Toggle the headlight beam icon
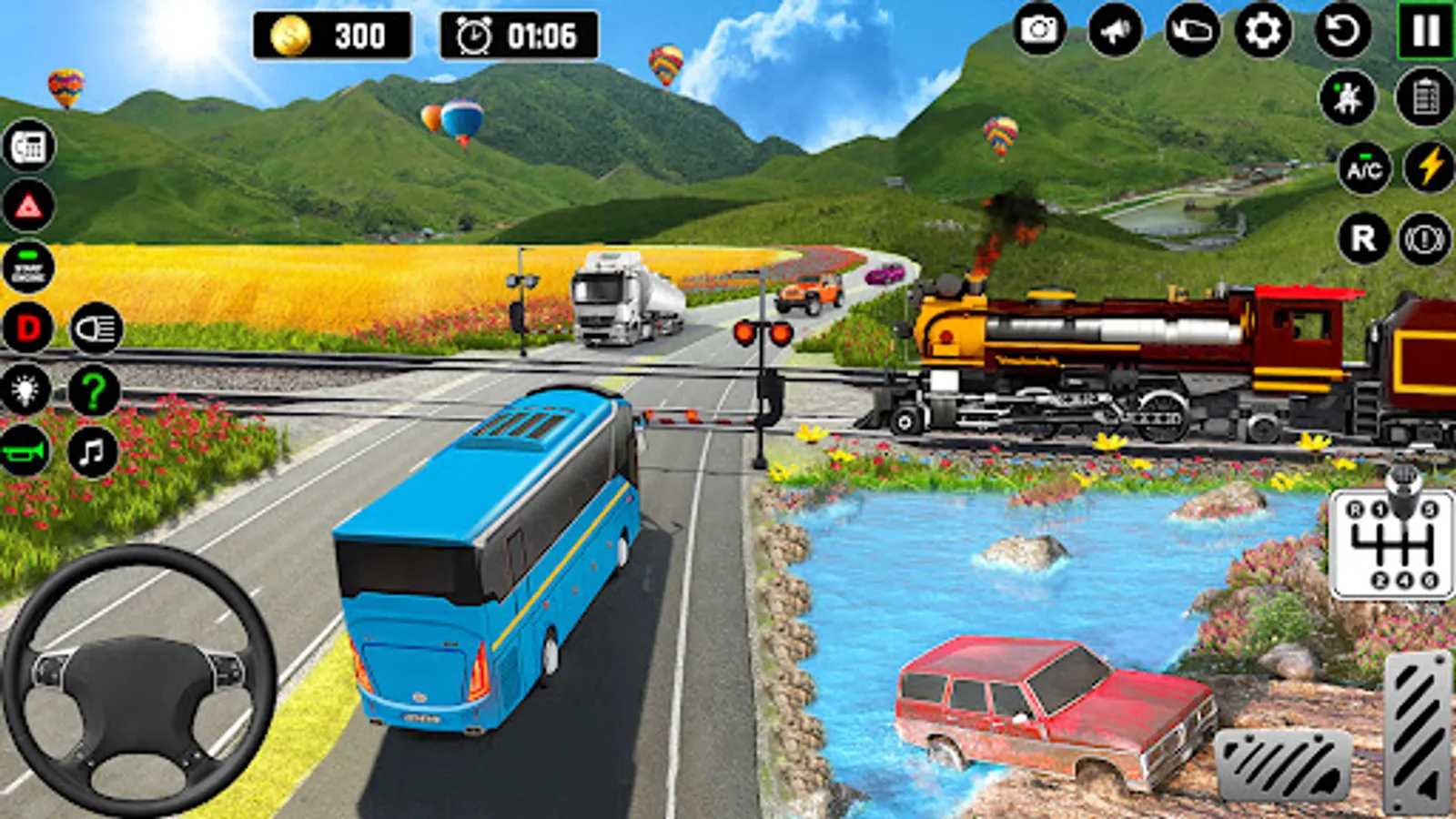The width and height of the screenshot is (1456, 819). click(96, 329)
